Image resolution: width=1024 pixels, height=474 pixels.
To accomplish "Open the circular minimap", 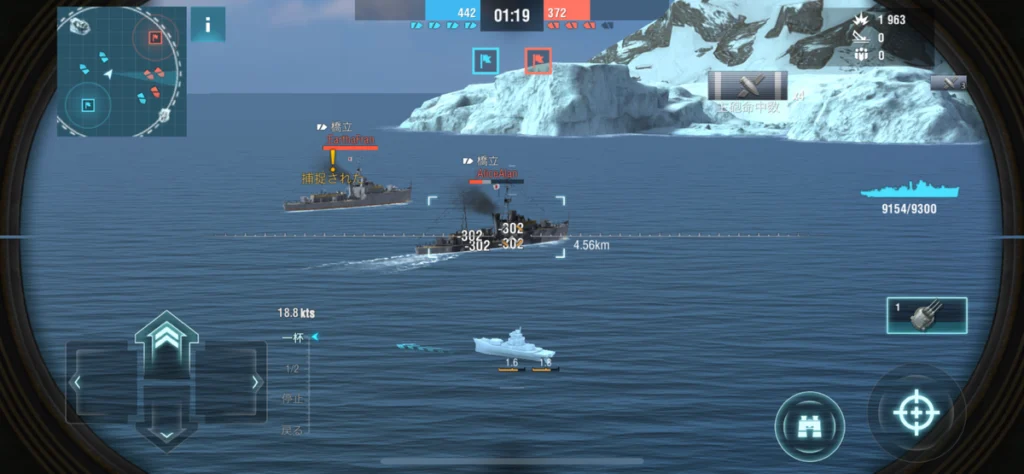I will (120, 72).
